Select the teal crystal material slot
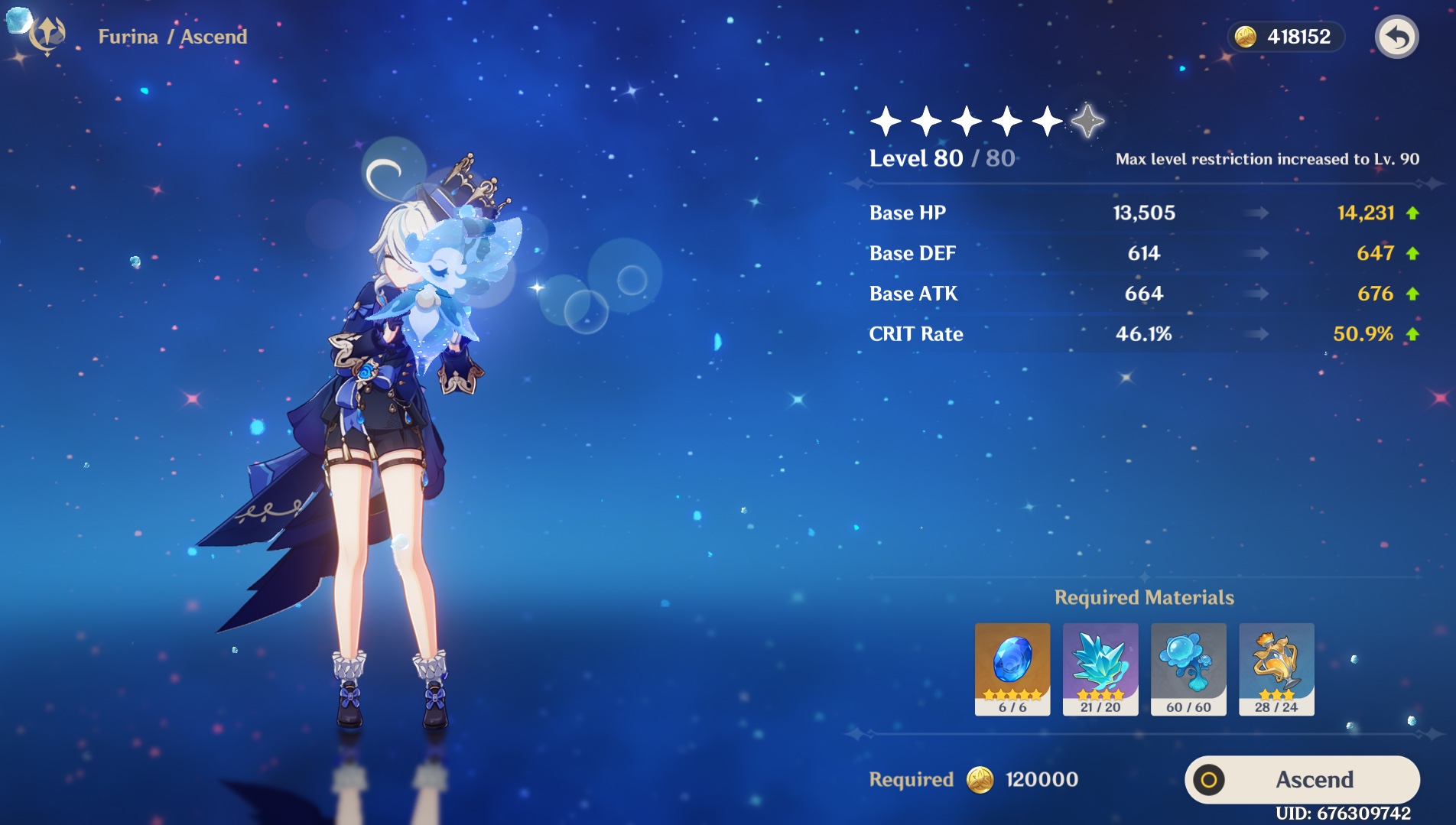The image size is (1456, 825). 1100,668
